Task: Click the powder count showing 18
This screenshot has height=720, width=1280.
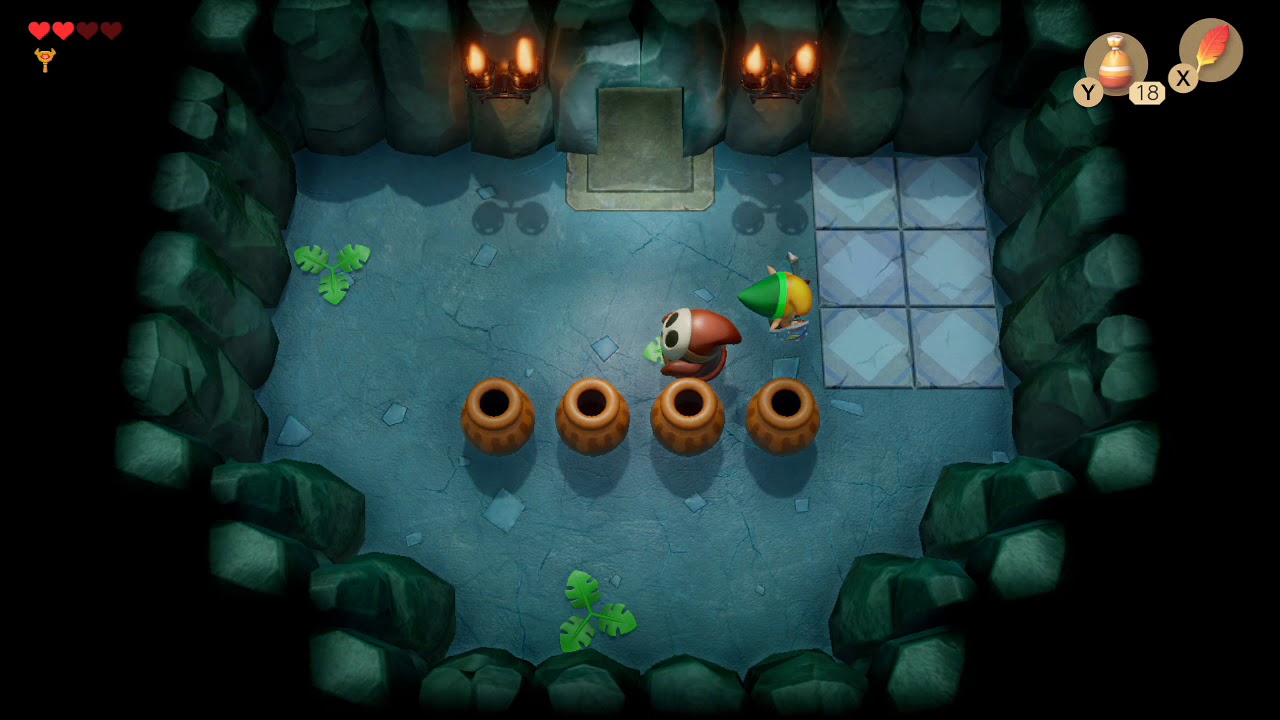Action: [x=1148, y=93]
